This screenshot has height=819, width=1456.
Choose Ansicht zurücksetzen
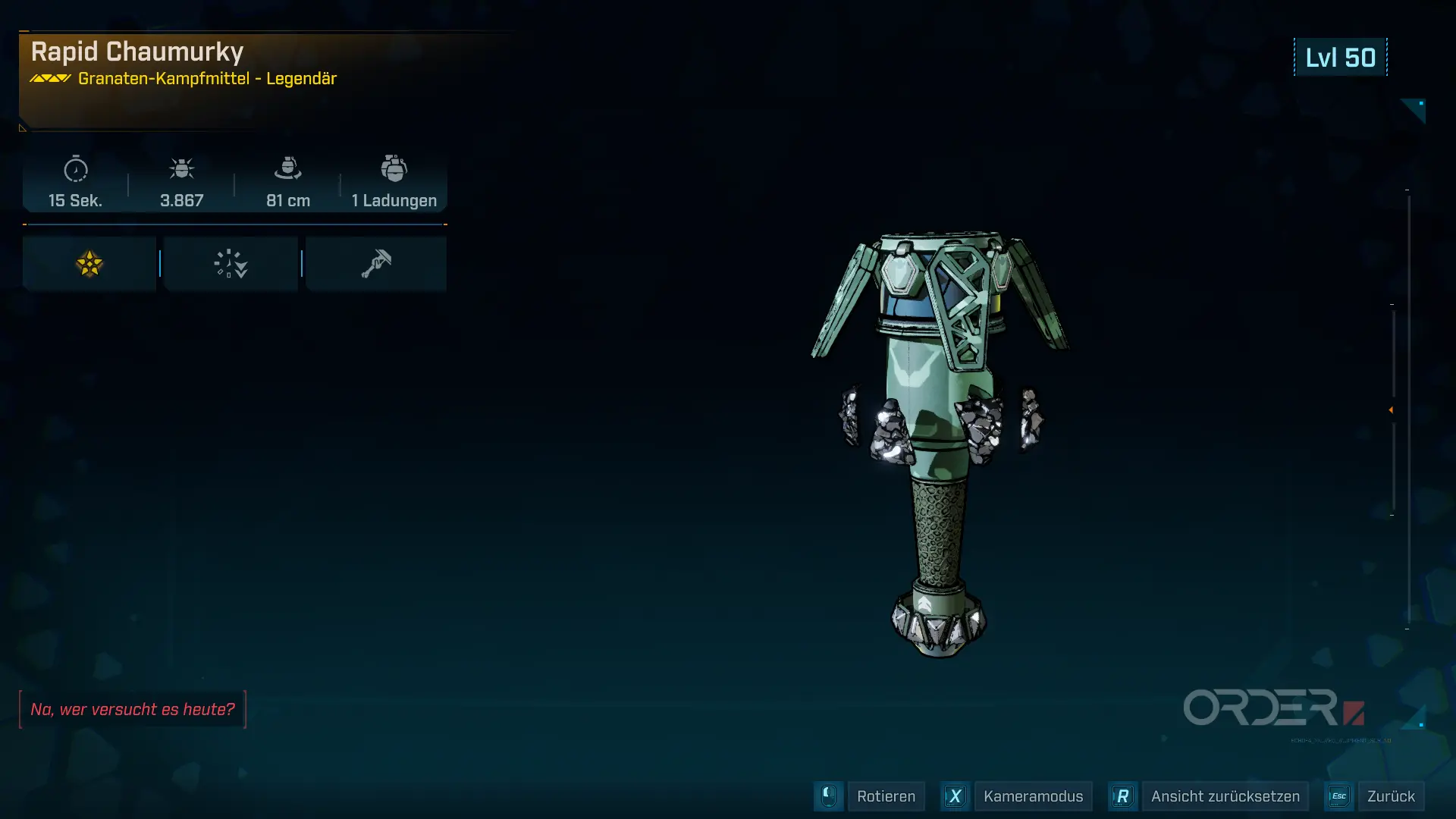click(1224, 796)
